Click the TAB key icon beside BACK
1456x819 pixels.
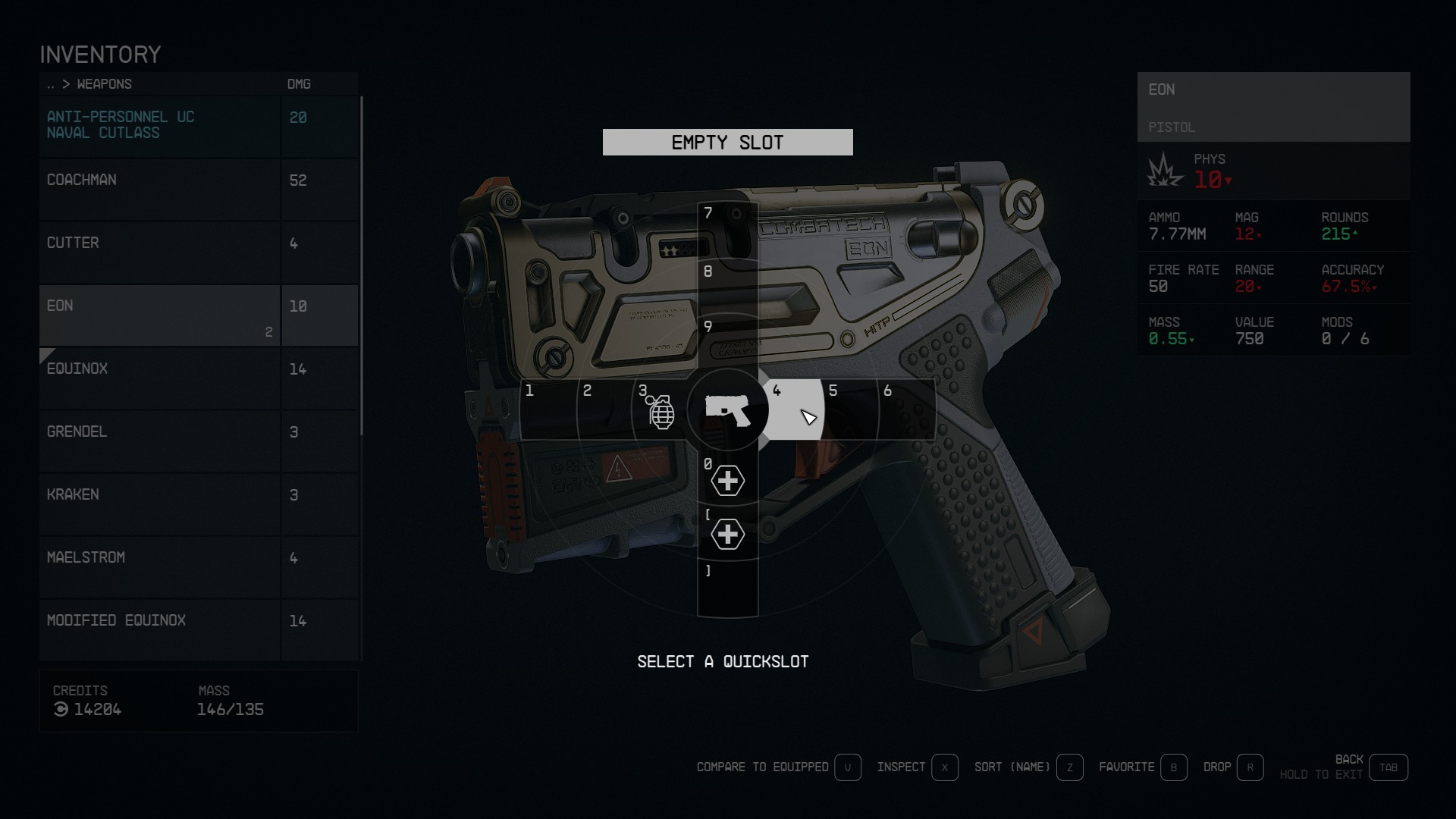point(1389,767)
